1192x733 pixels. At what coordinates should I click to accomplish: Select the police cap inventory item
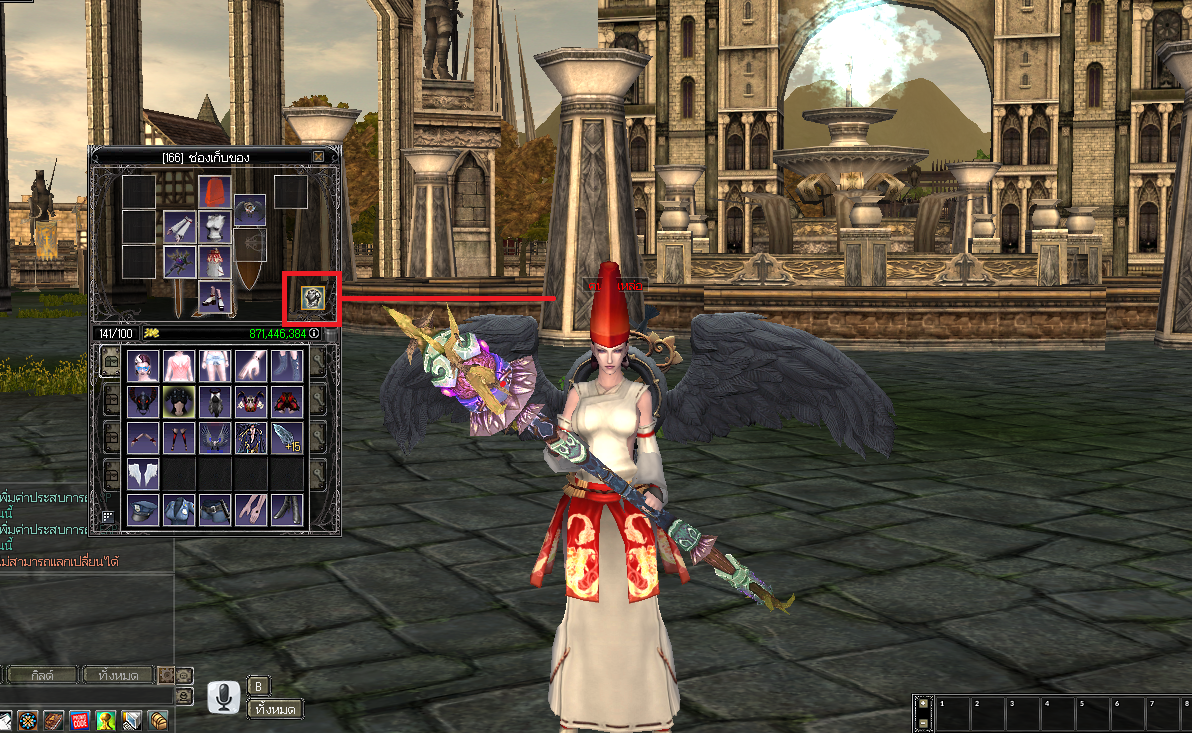(142, 509)
